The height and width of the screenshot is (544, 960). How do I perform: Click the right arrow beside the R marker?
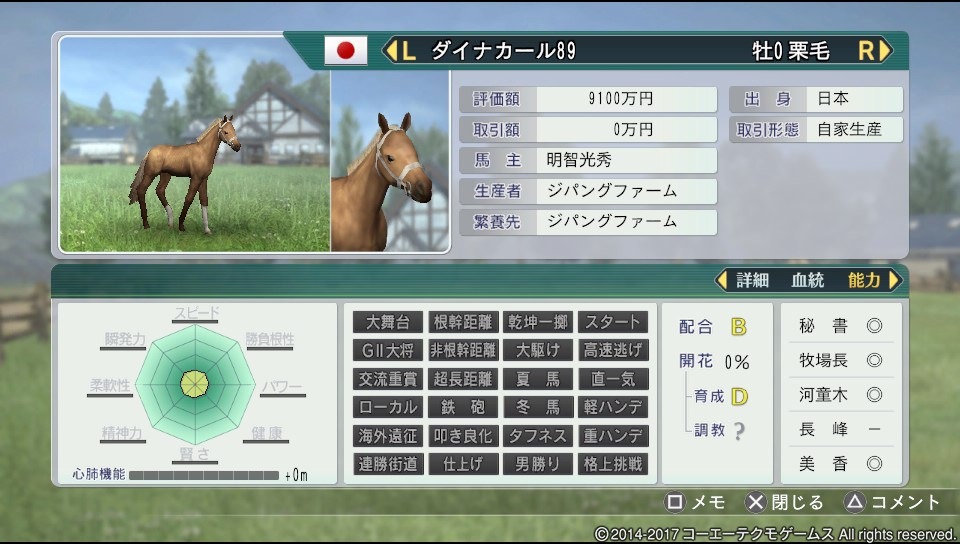884,51
